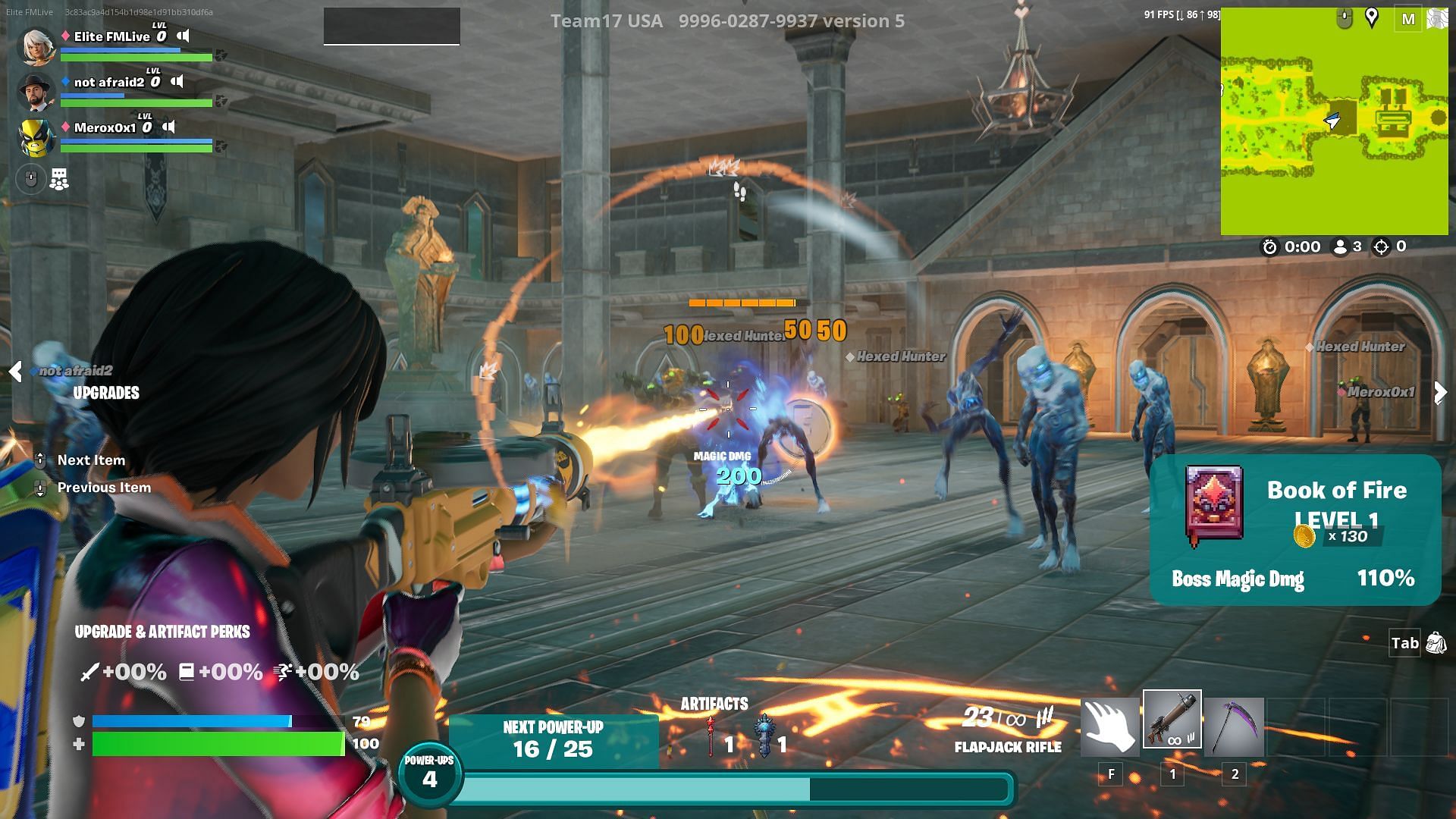Toggle not afraid2's voice speaker icon
Image resolution: width=1456 pixels, height=819 pixels.
tap(177, 81)
